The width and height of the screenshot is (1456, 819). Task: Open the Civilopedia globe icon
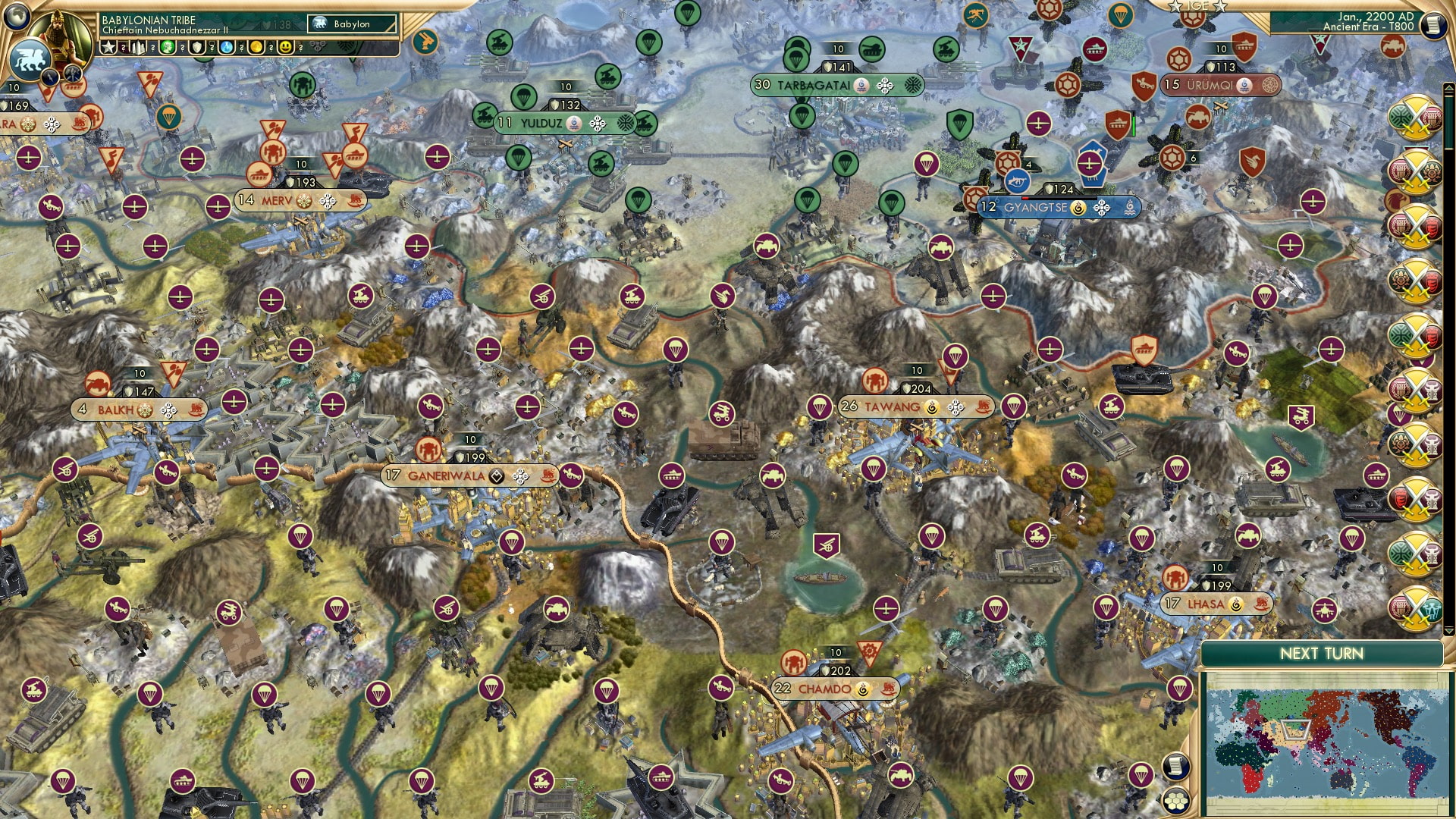tap(17, 15)
